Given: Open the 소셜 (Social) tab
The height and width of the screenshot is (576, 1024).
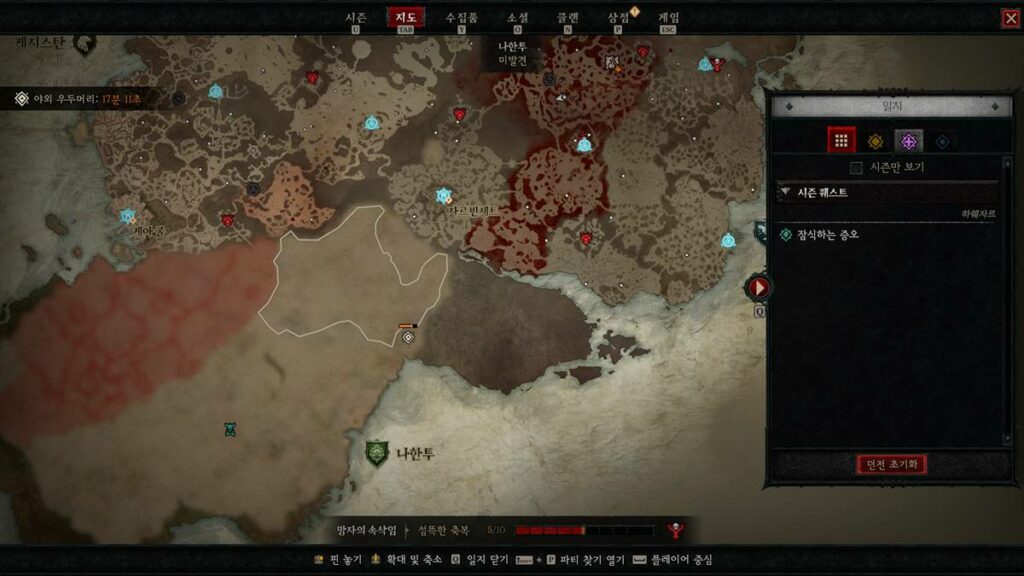Looking at the screenshot, I should click(x=517, y=18).
